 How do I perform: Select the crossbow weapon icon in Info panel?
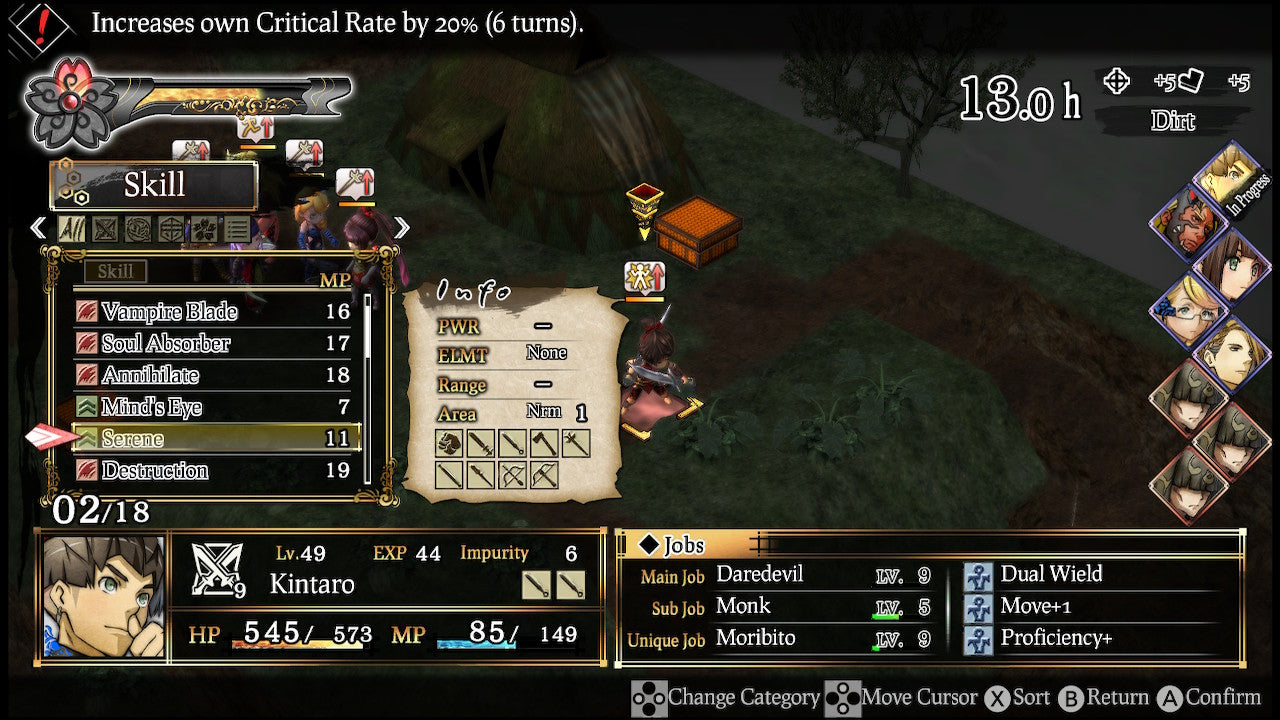(x=543, y=473)
